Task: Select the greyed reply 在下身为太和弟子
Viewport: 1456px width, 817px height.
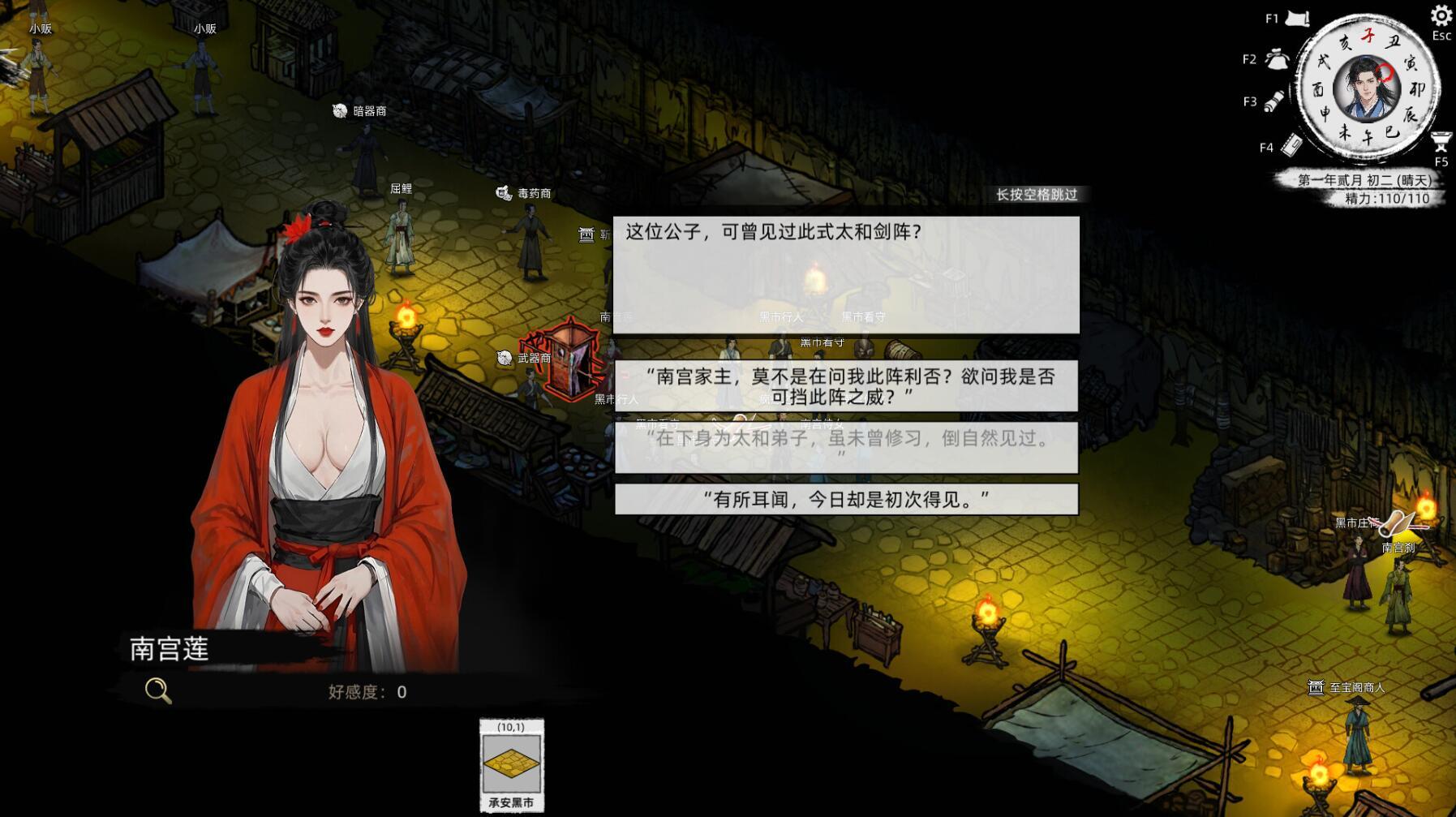Action: [846, 447]
